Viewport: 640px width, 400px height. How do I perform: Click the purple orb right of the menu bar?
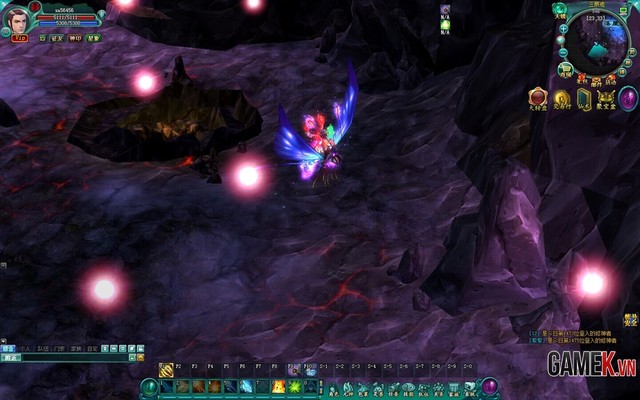click(490, 386)
